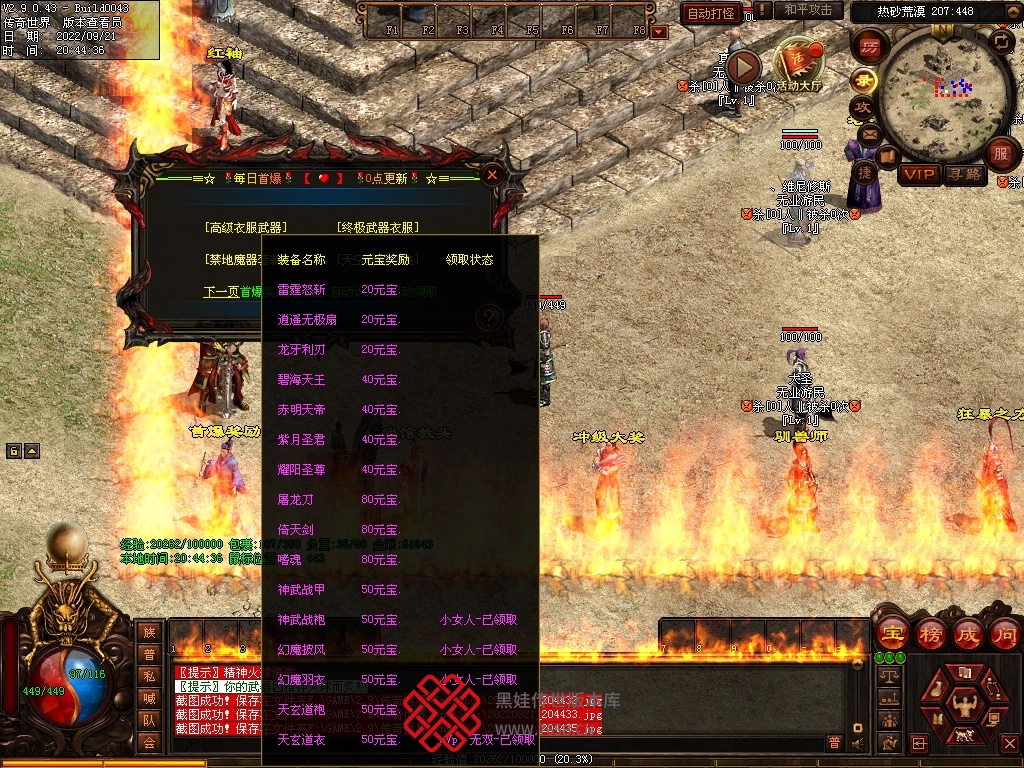Close the 每日首爆 panel
The image size is (1024, 768).
pyautogui.click(x=491, y=175)
